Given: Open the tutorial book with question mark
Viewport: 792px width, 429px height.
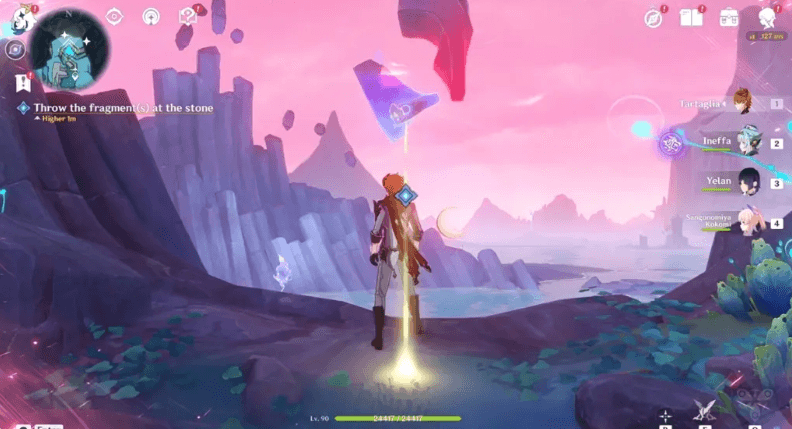Looking at the screenshot, I should (x=187, y=16).
